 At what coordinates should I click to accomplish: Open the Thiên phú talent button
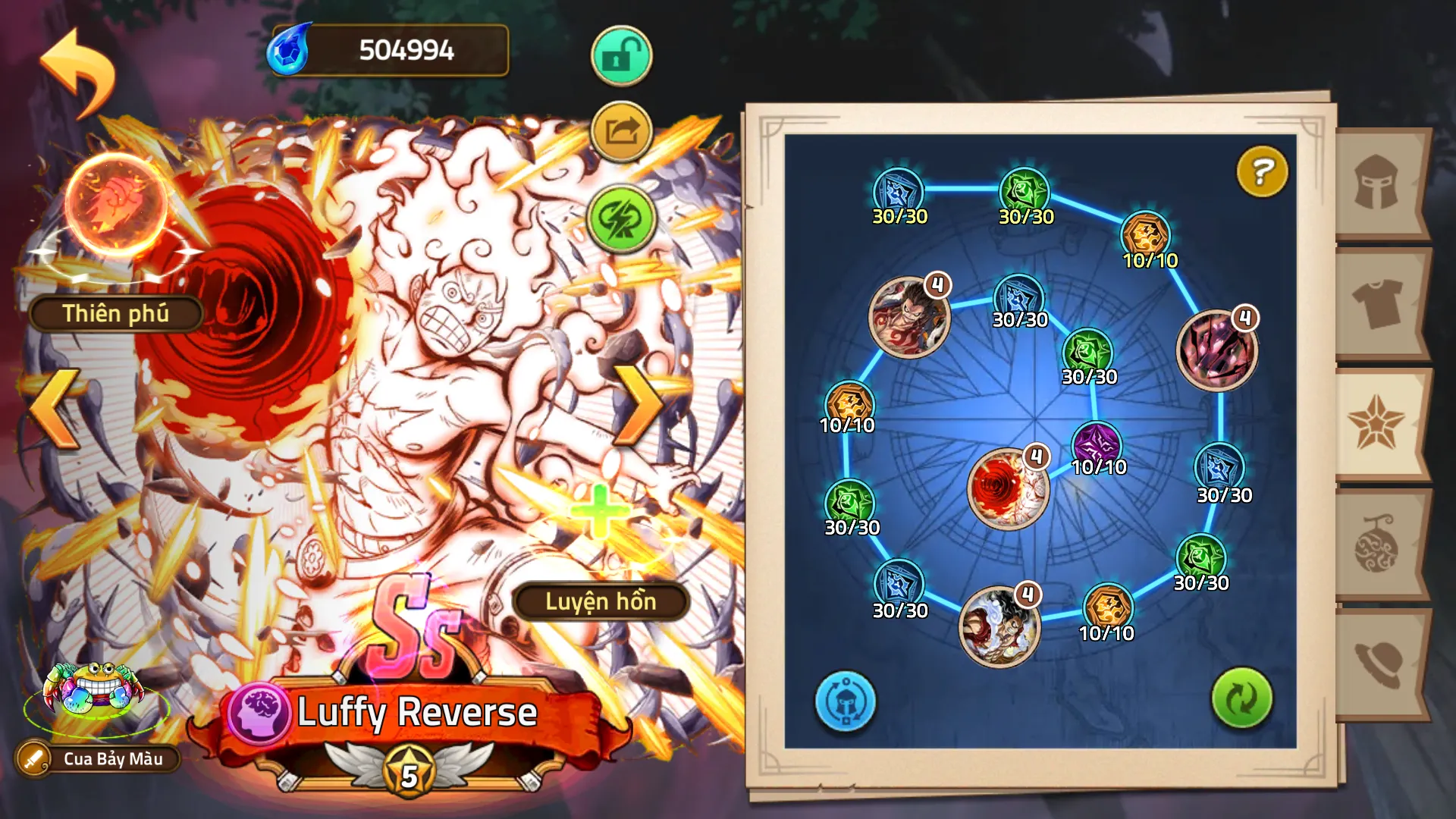[x=115, y=313]
